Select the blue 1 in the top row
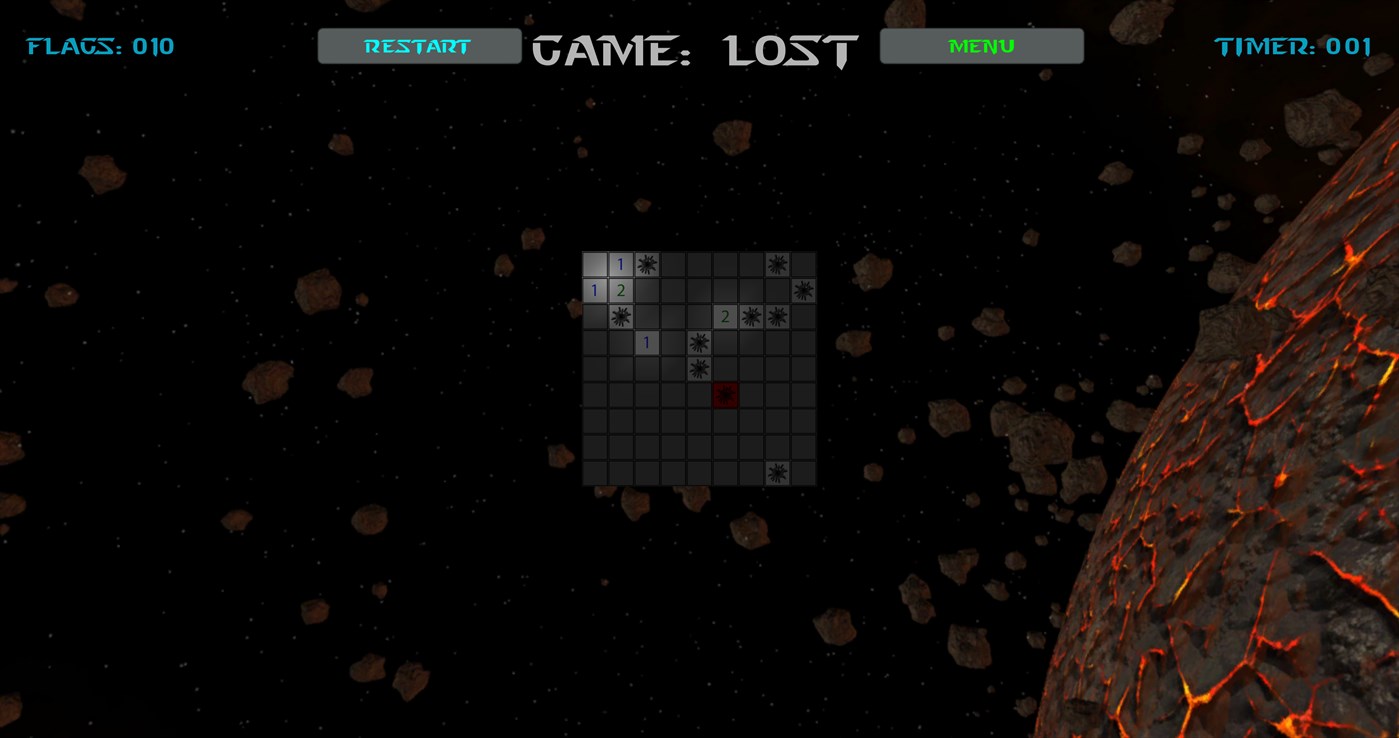Image resolution: width=1399 pixels, height=738 pixels. [x=621, y=264]
